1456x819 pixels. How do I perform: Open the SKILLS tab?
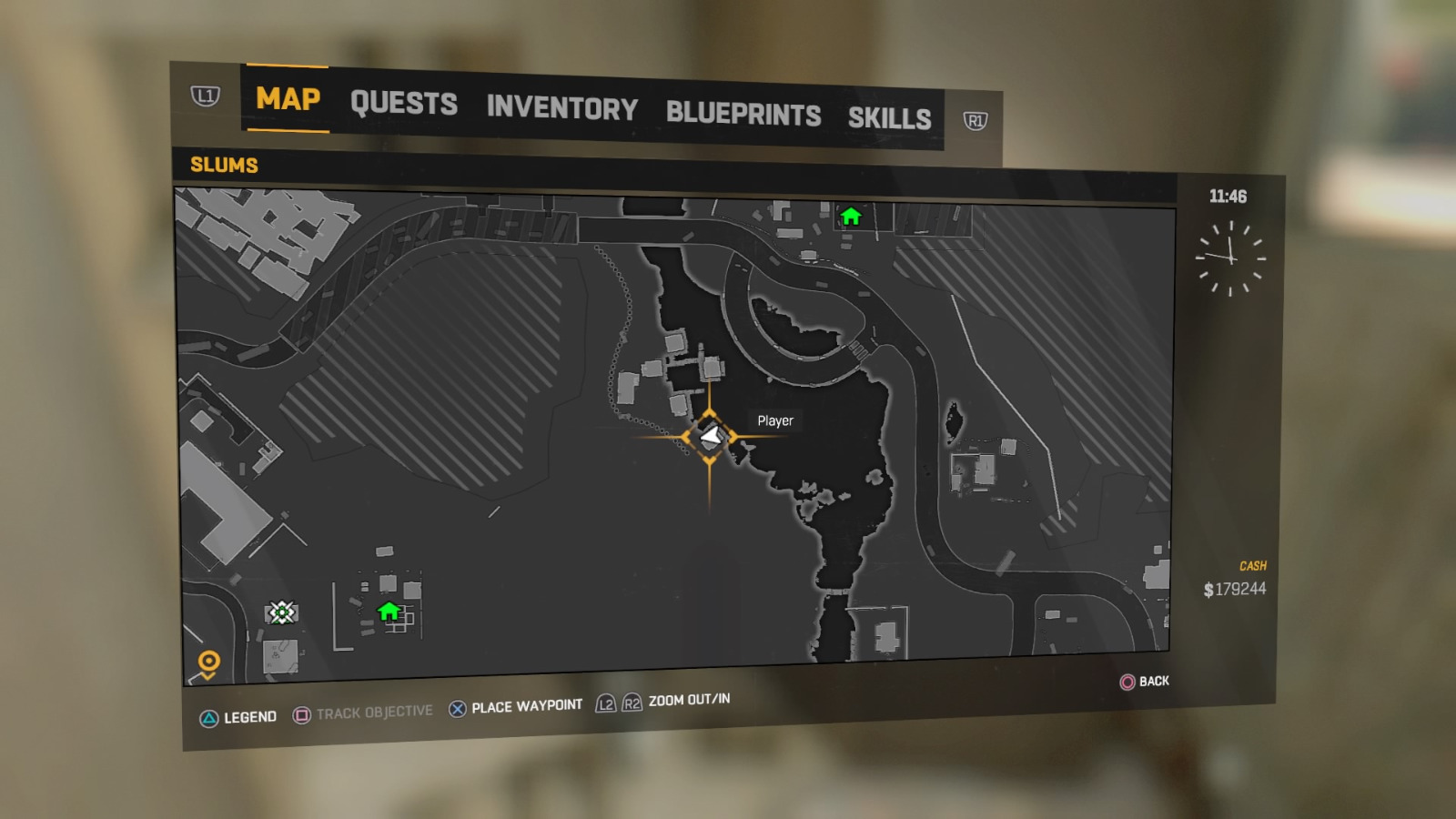[x=890, y=117]
